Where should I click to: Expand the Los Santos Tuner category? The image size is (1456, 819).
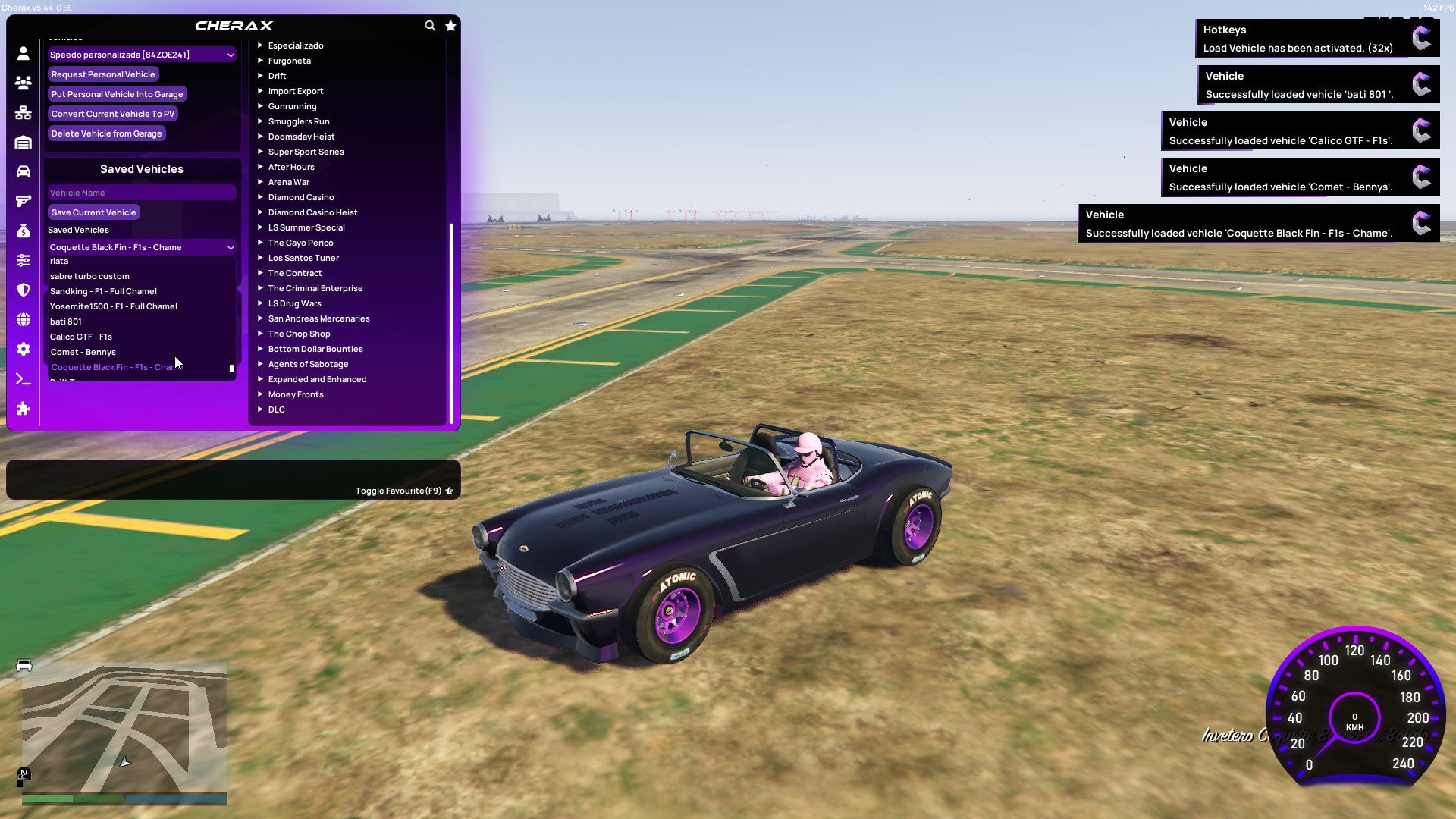tap(303, 258)
